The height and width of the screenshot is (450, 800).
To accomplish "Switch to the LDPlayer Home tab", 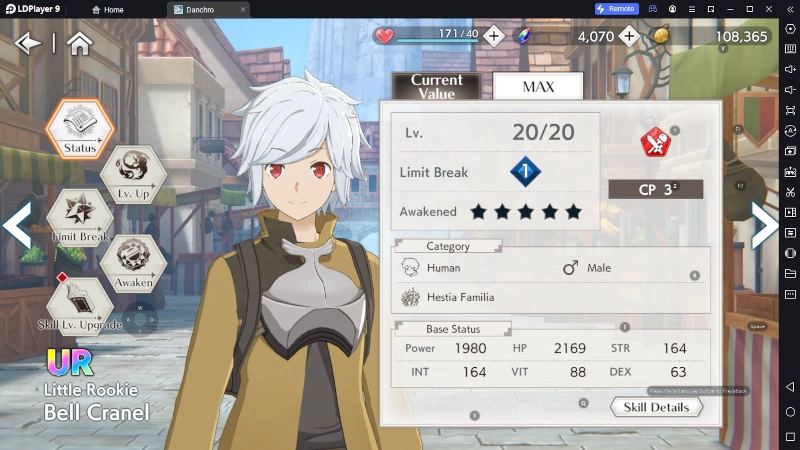I will click(108, 9).
